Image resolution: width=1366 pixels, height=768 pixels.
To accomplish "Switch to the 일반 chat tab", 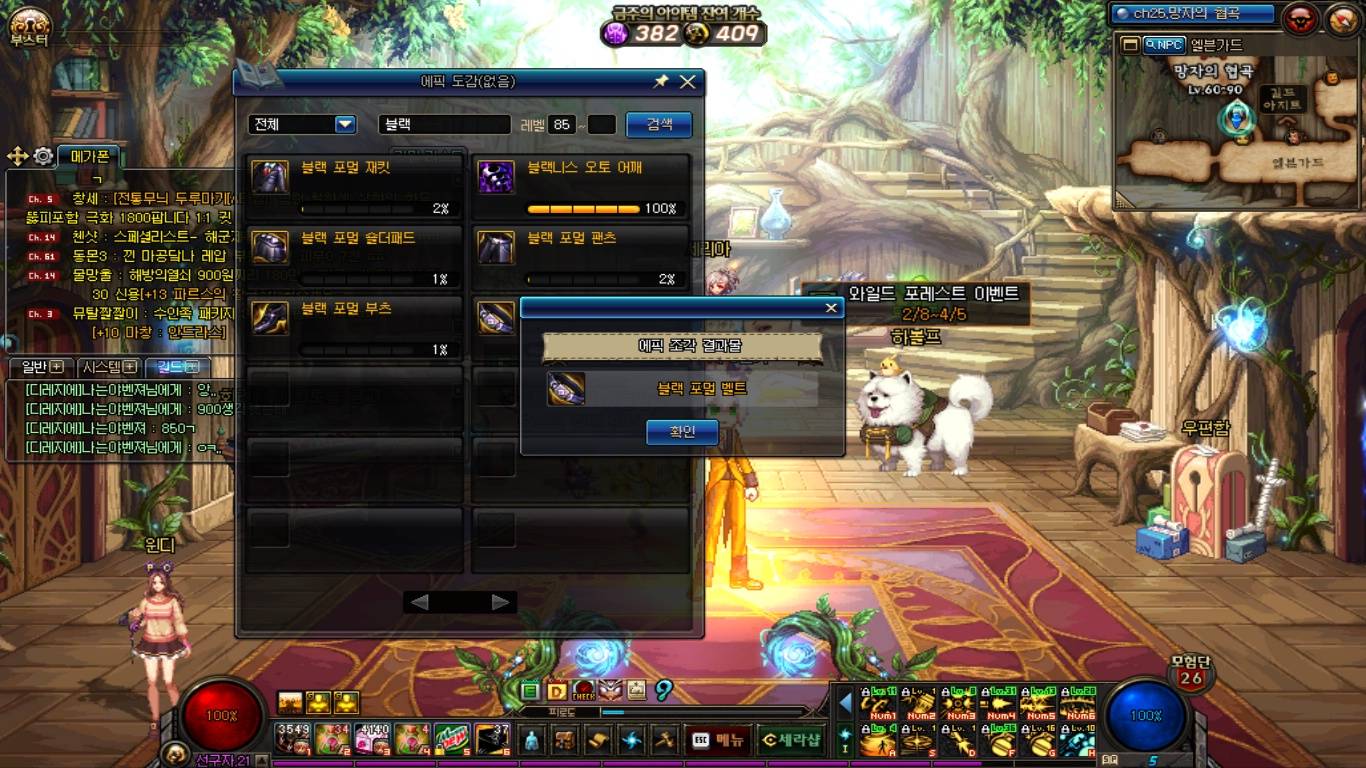I will pos(42,367).
